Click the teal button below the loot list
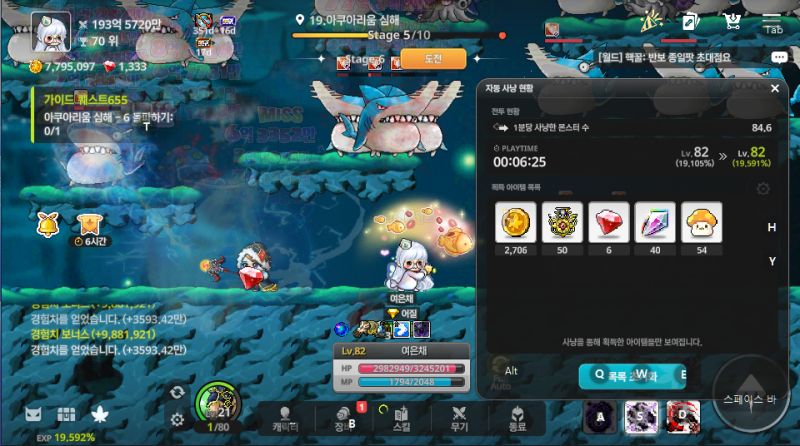 632,376
